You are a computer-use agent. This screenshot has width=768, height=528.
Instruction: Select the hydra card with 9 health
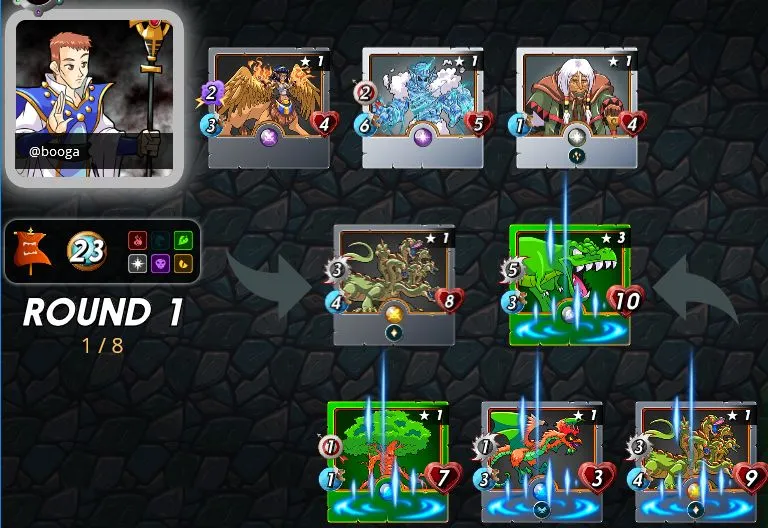[x=693, y=458]
